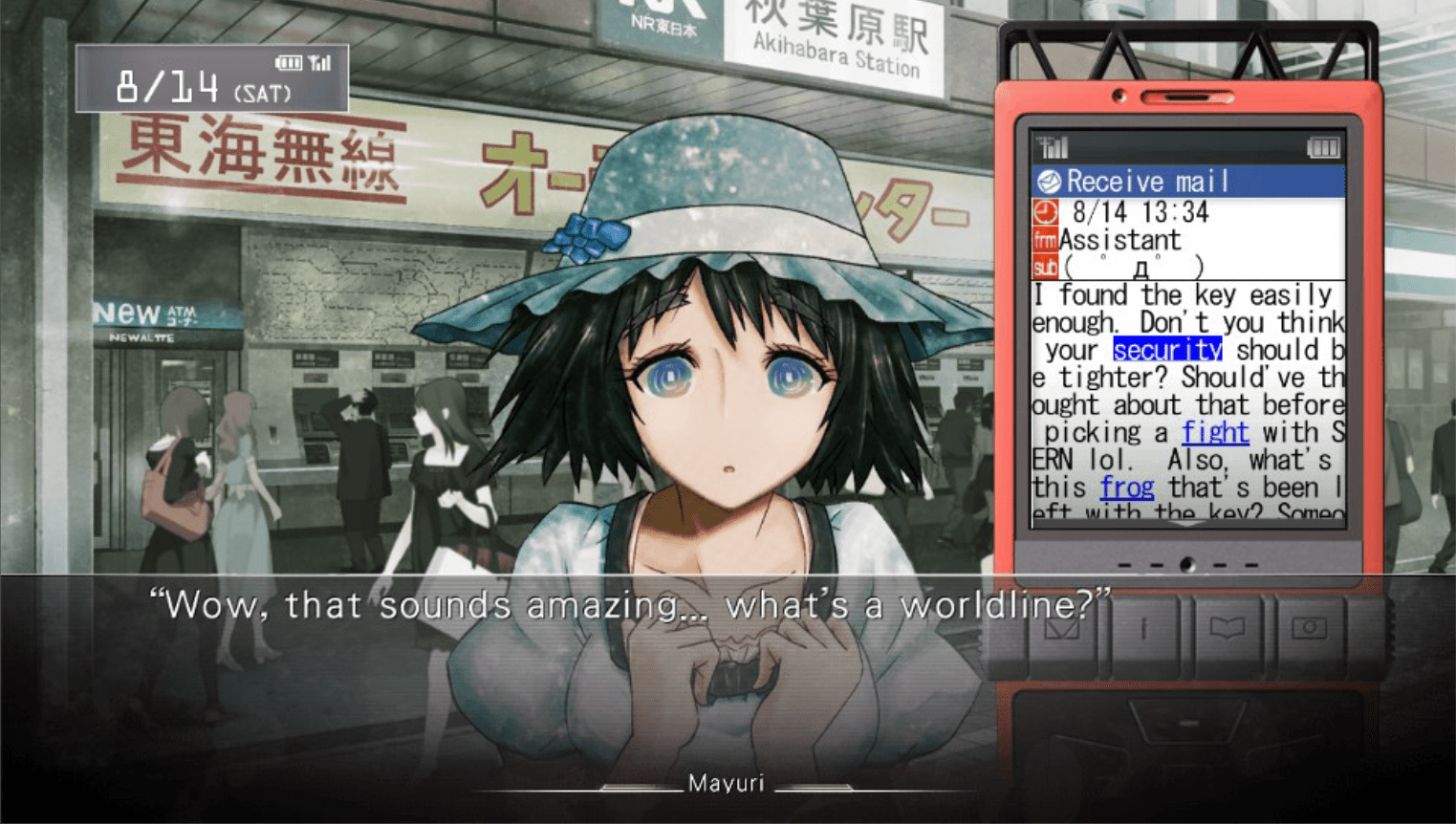This screenshot has height=824, width=1456.
Task: Click Mayuri's name label under the dialogue
Action: [725, 782]
